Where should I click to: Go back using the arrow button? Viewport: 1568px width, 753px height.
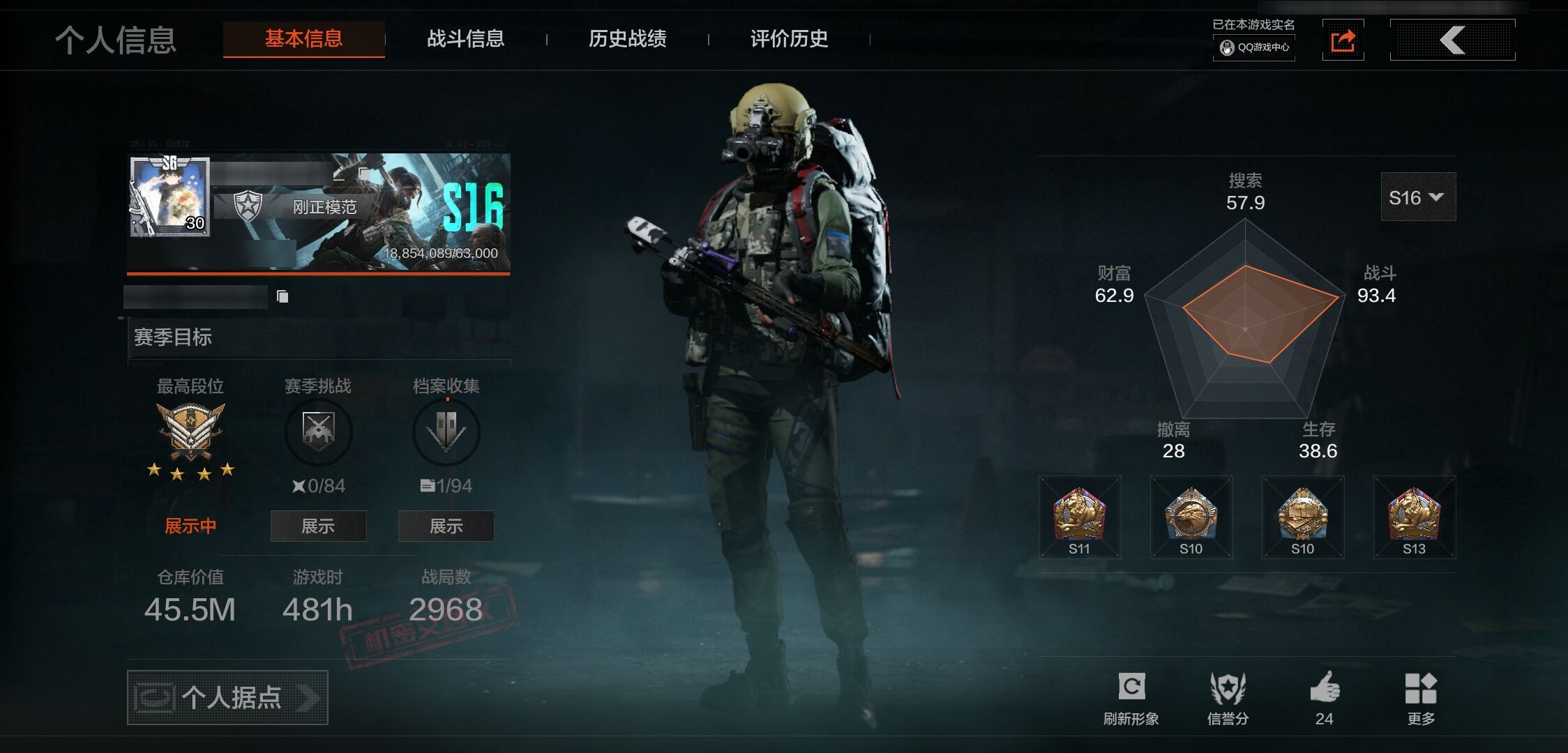click(x=1452, y=40)
